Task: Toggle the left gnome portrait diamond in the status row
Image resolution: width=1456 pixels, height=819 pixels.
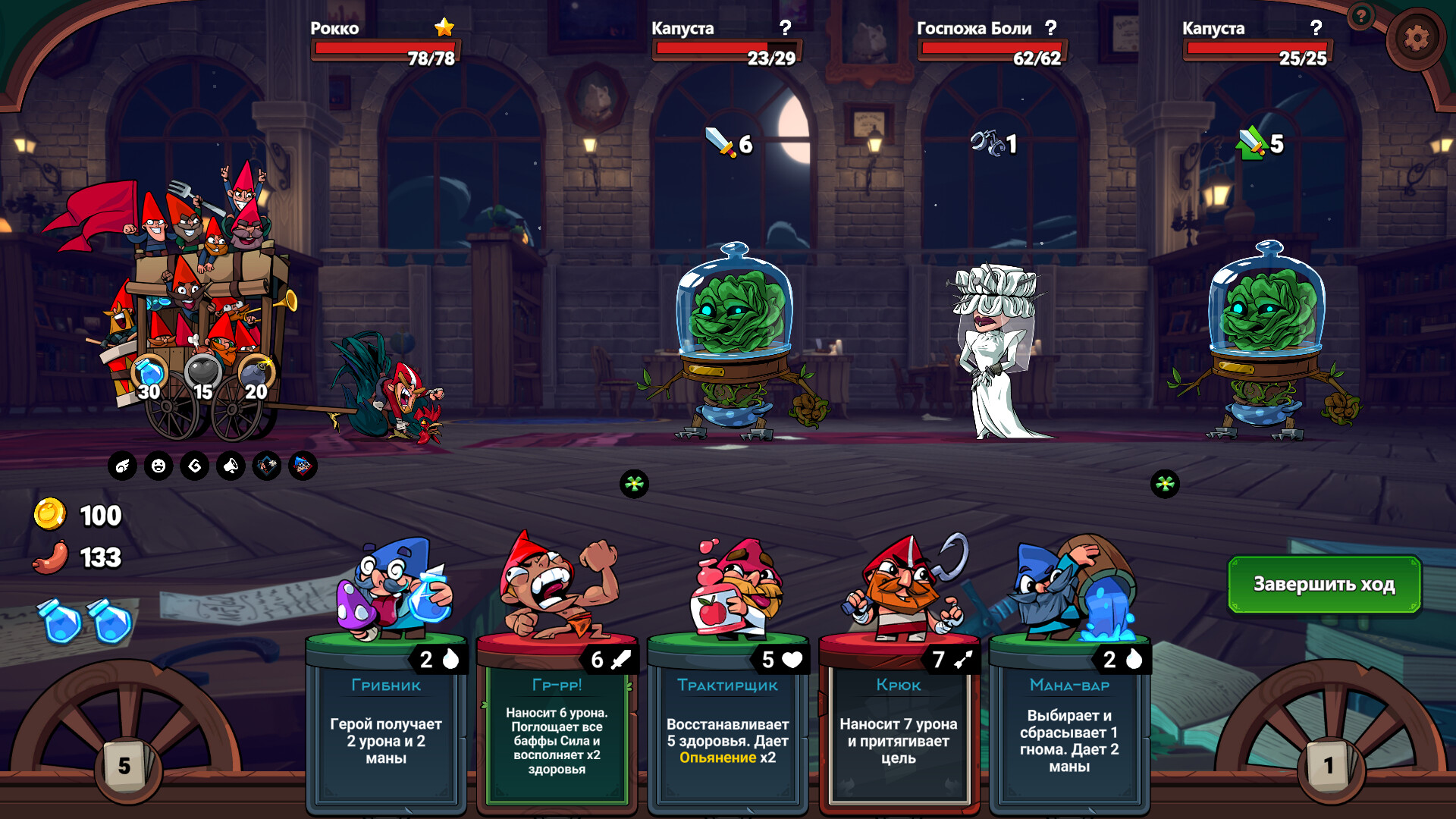Action: tap(266, 466)
